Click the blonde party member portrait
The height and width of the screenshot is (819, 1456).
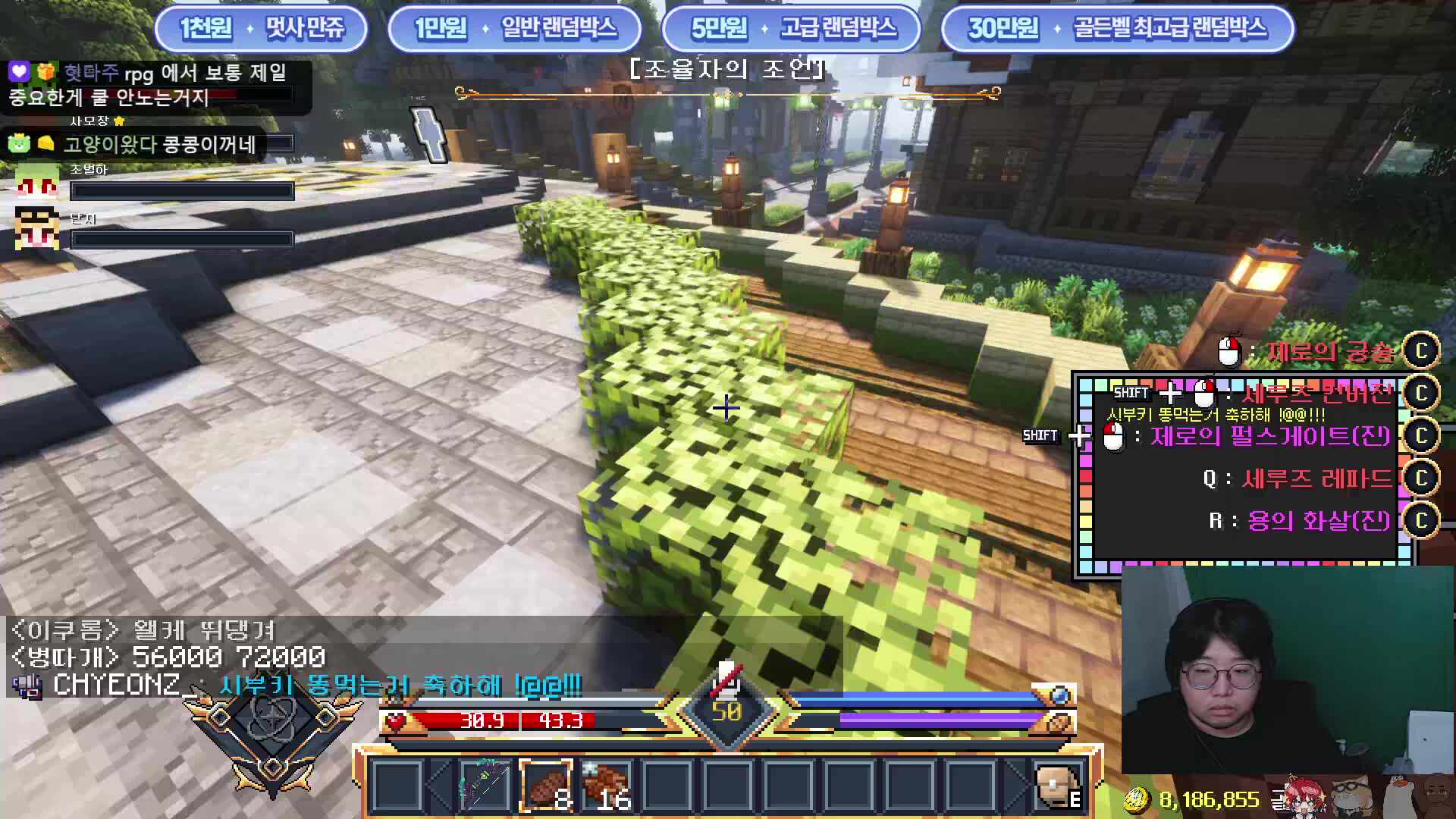pos(37,227)
